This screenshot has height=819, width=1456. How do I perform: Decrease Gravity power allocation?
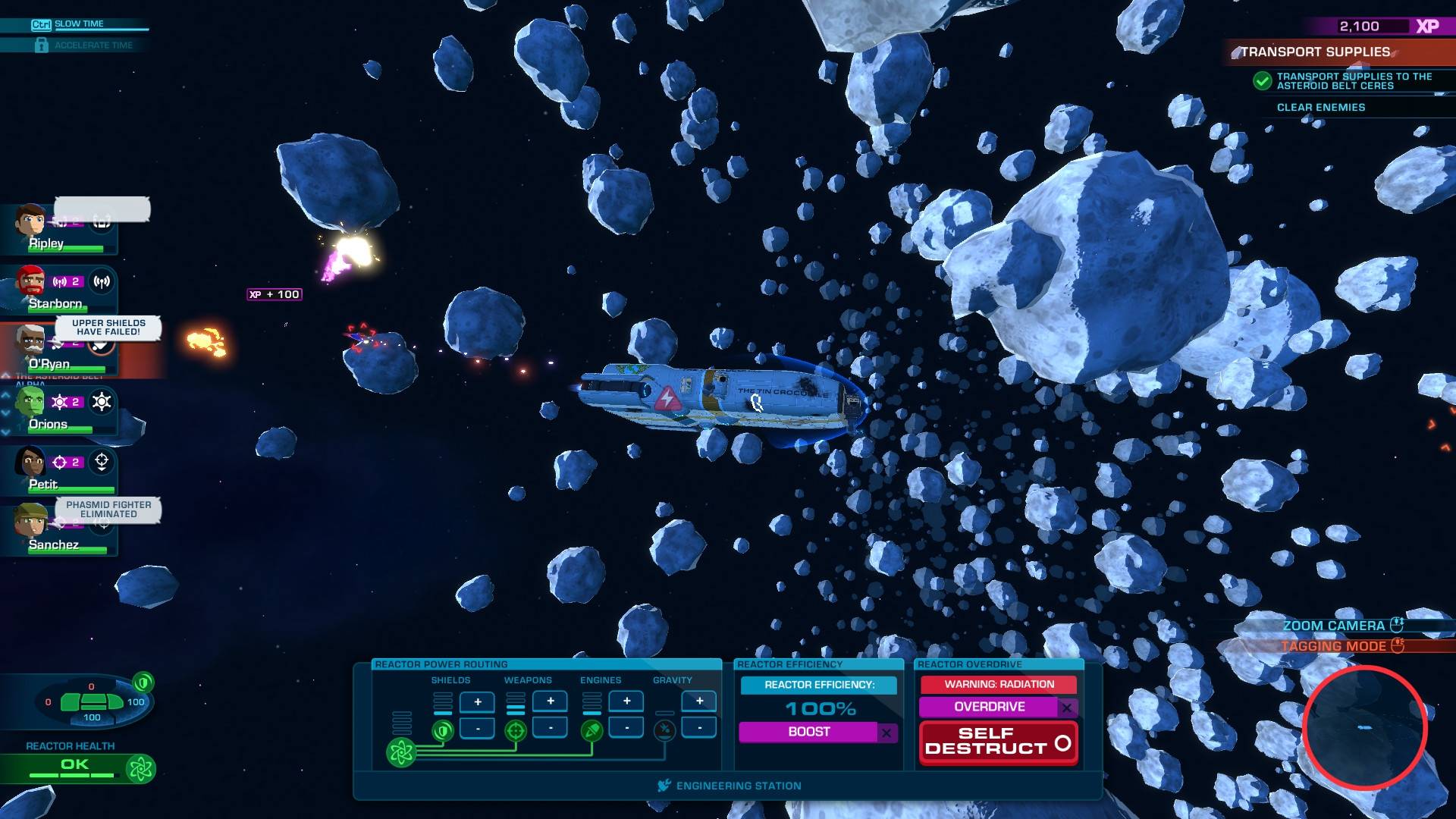(699, 728)
